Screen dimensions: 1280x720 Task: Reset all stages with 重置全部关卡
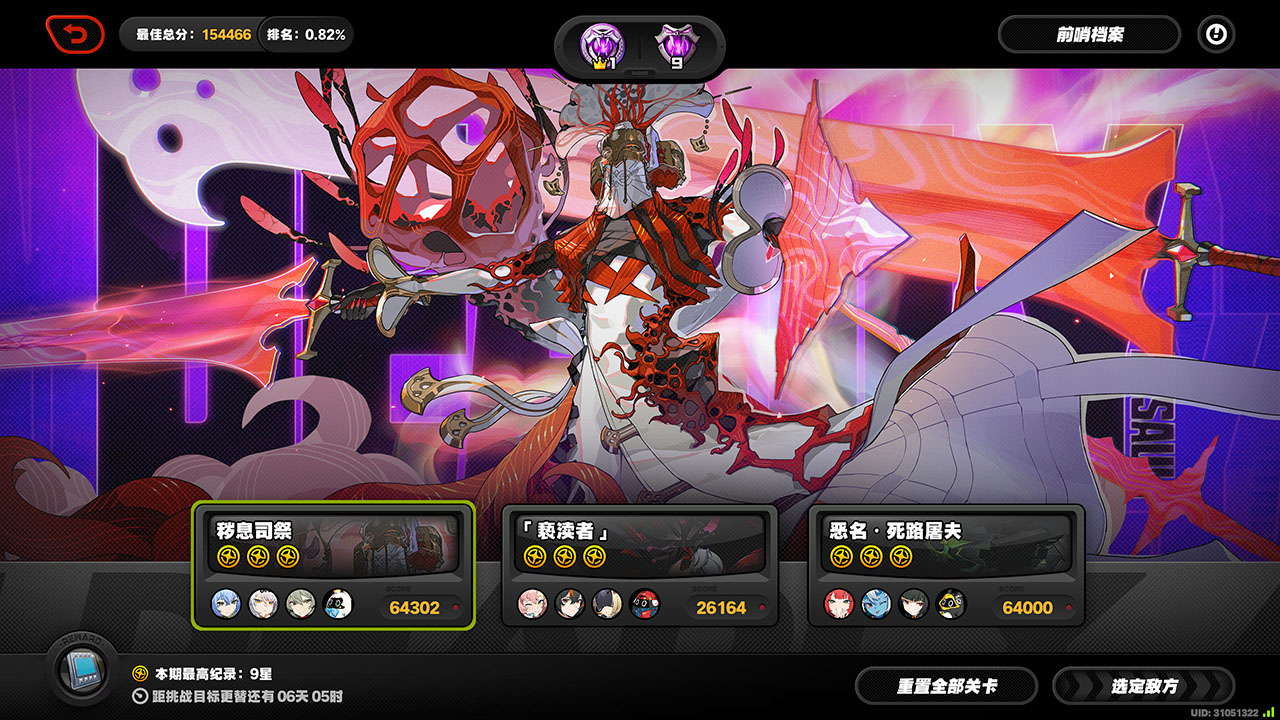(946, 686)
